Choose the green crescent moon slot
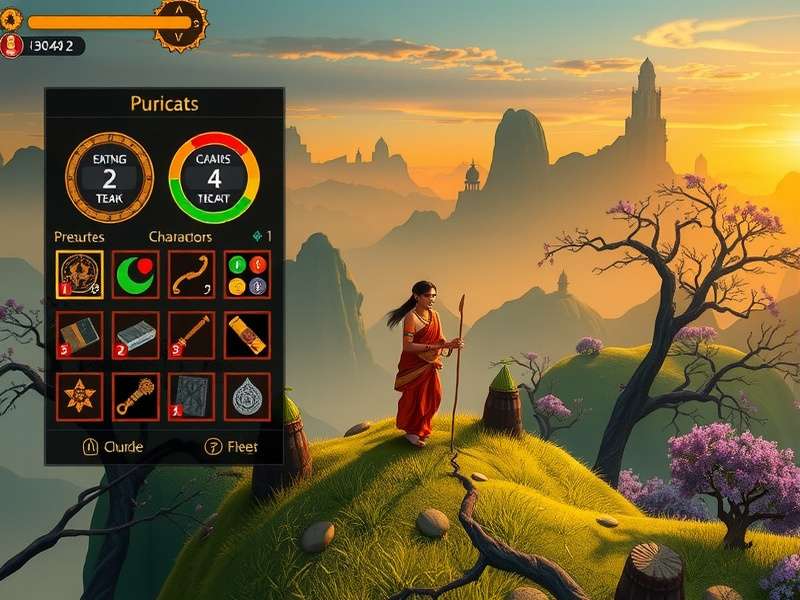The width and height of the screenshot is (800, 600). point(136,274)
